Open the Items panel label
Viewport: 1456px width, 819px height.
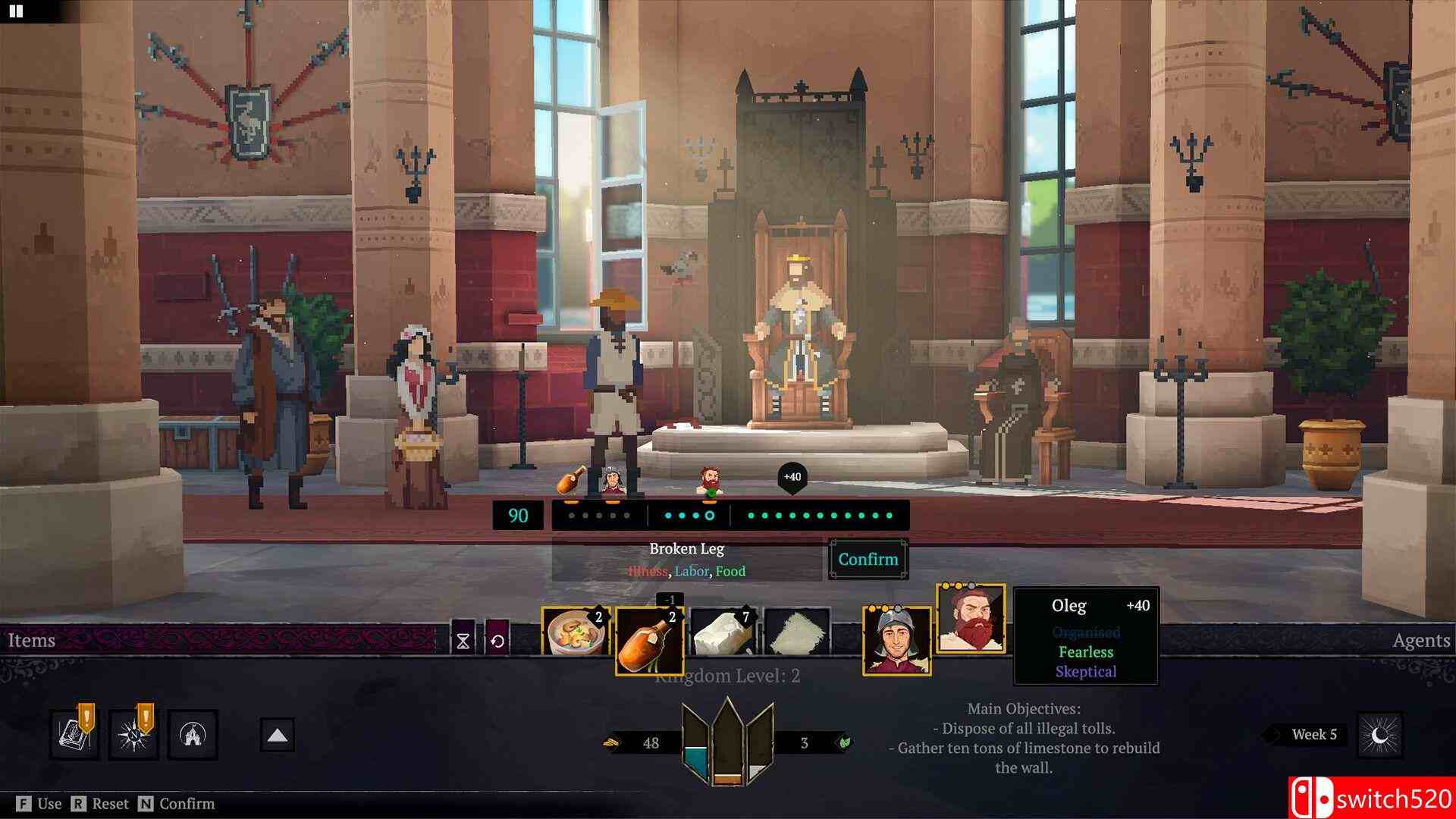(x=32, y=641)
